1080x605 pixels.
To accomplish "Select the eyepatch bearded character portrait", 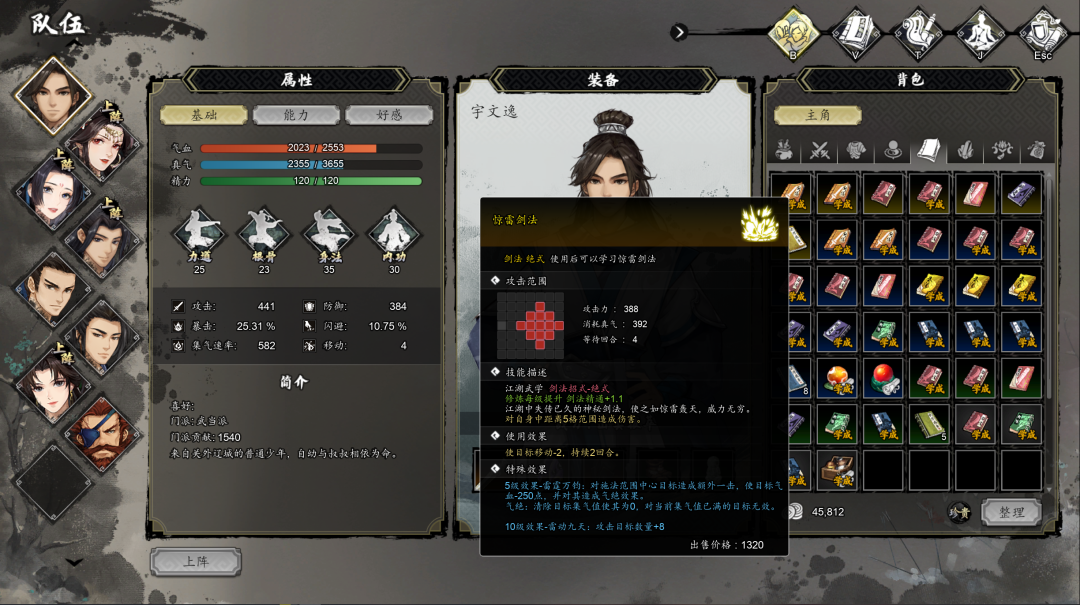I will click(101, 434).
